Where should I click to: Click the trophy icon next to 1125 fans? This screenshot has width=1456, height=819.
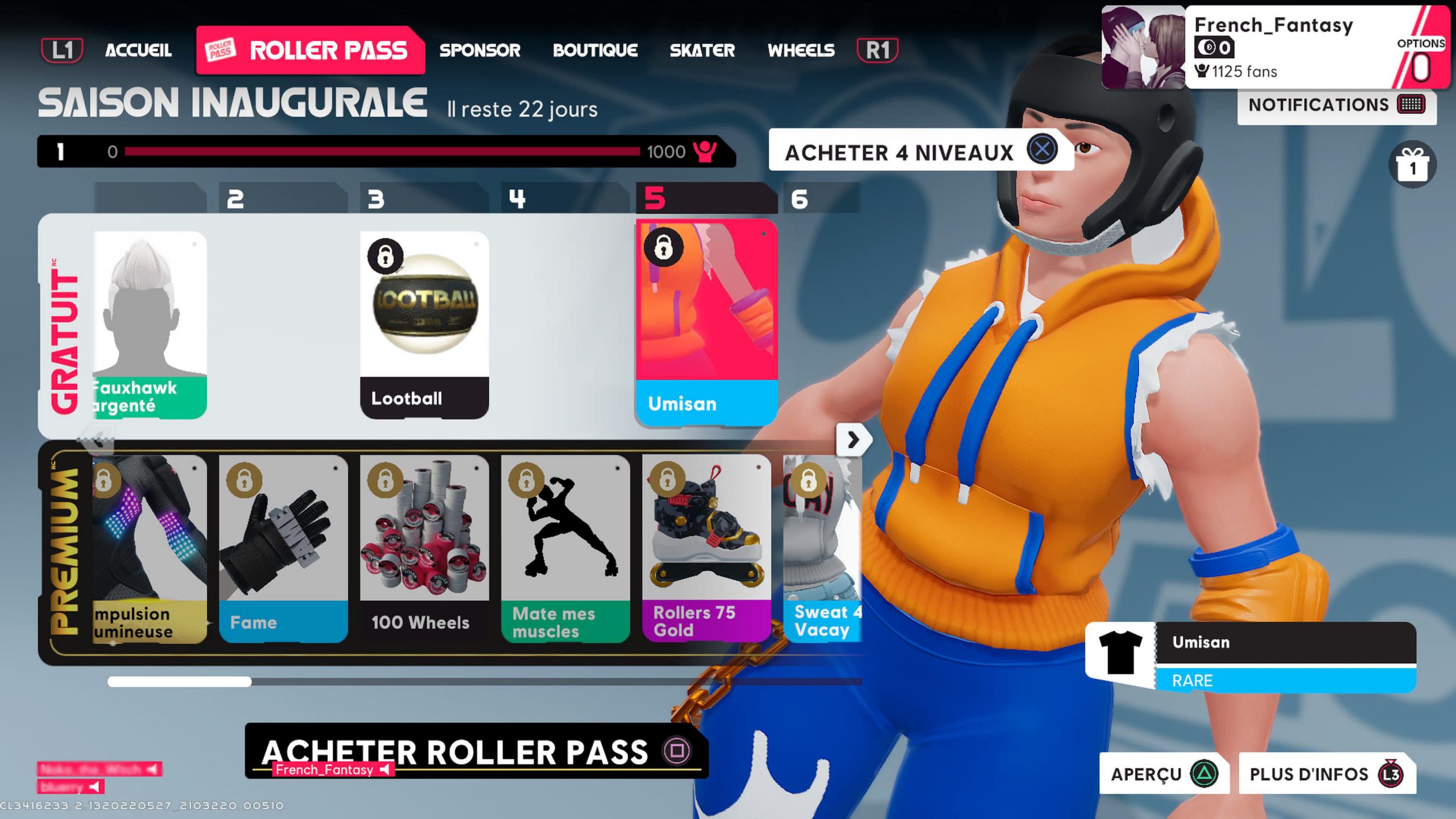[1201, 71]
